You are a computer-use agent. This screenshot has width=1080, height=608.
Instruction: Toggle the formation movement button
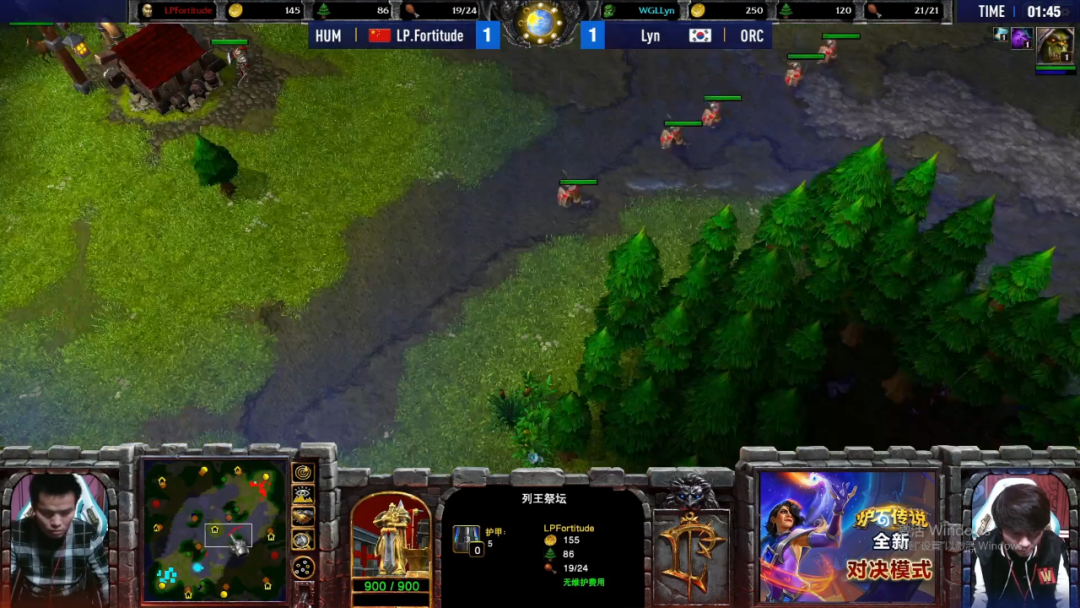point(303,567)
